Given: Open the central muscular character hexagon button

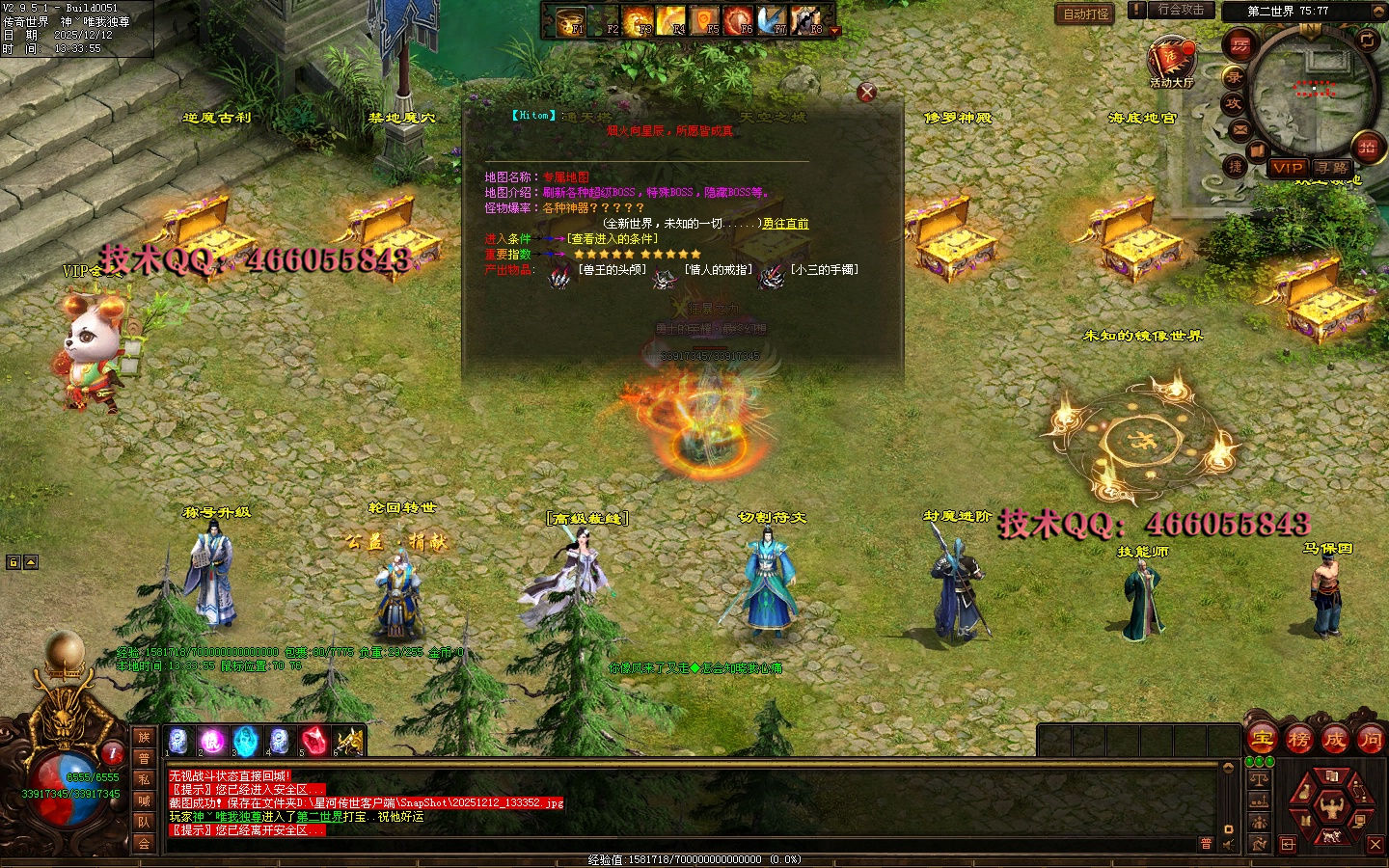Looking at the screenshot, I should [1331, 804].
